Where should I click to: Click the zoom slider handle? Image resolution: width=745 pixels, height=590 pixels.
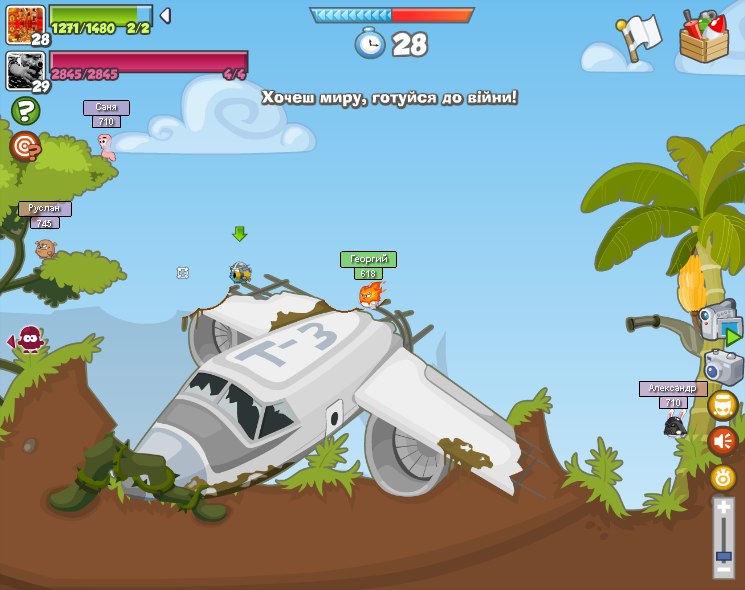click(x=723, y=554)
